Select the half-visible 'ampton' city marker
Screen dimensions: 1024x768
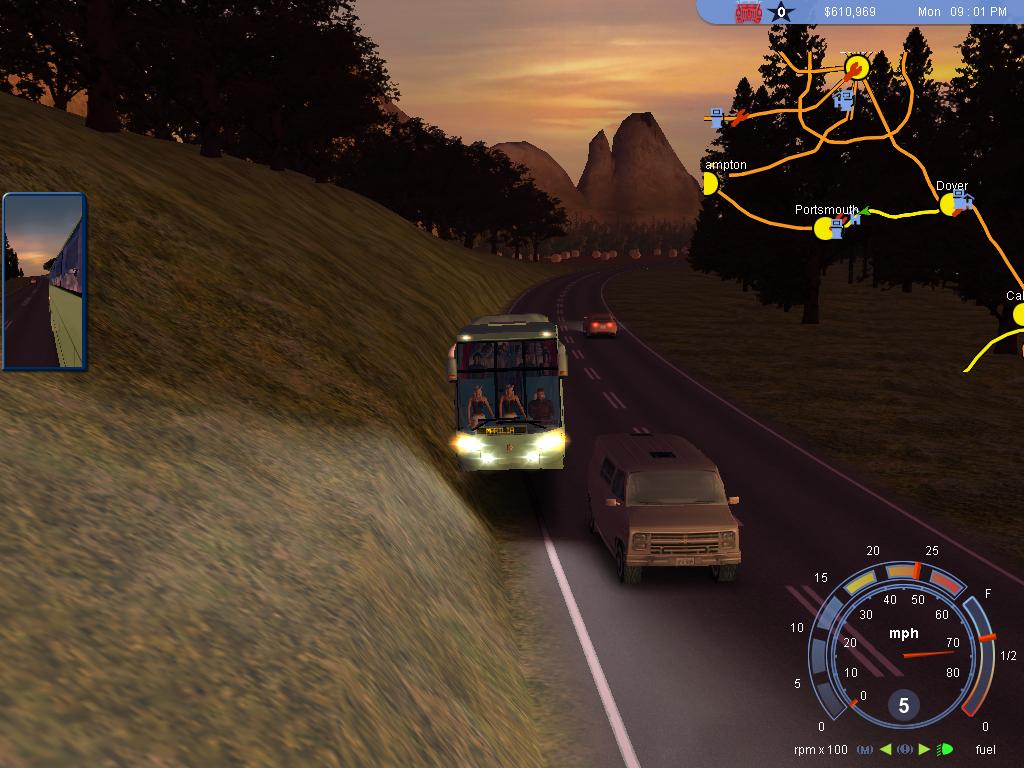(x=710, y=183)
